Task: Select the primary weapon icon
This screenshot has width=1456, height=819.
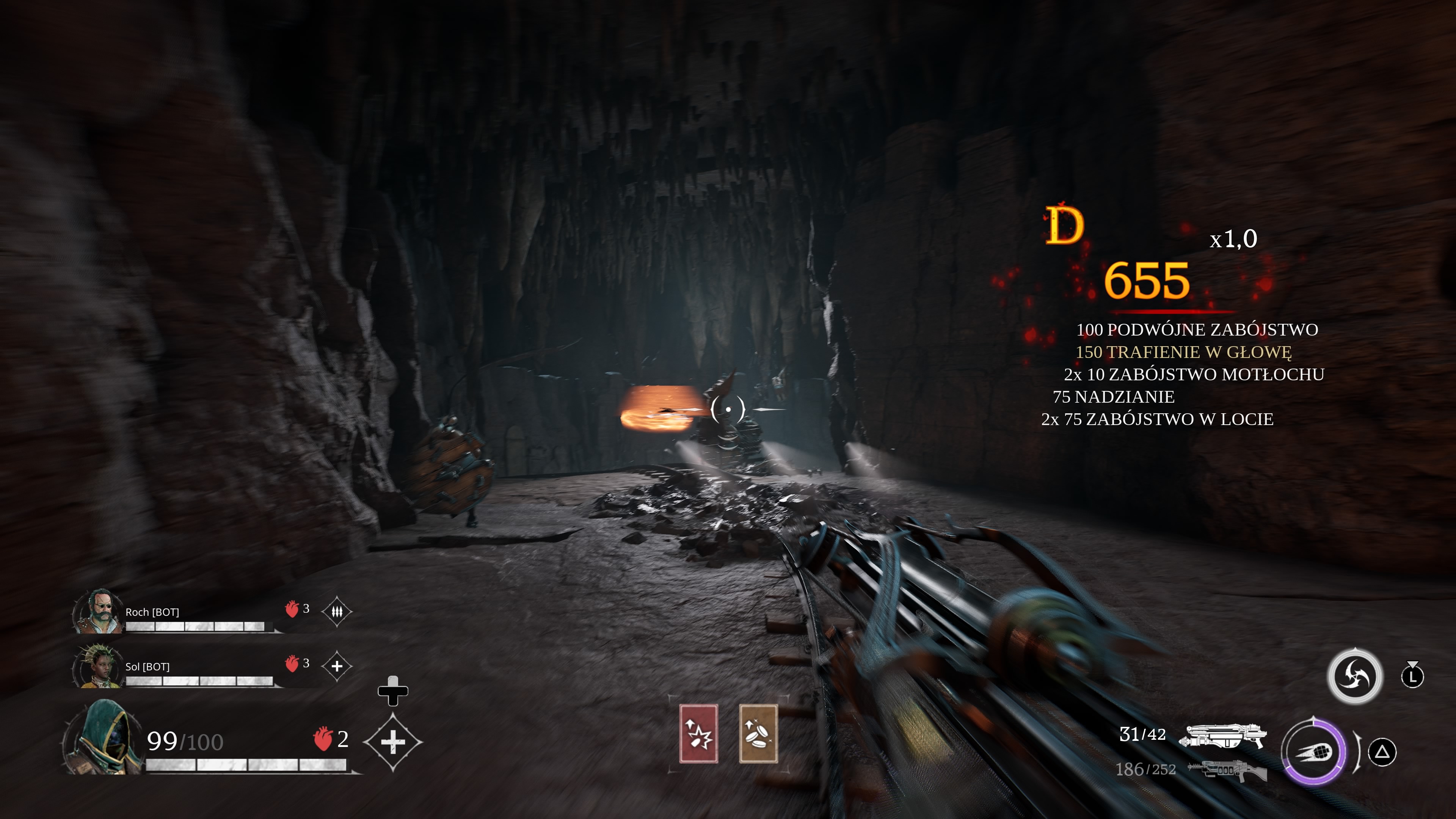Action: [x=1222, y=735]
